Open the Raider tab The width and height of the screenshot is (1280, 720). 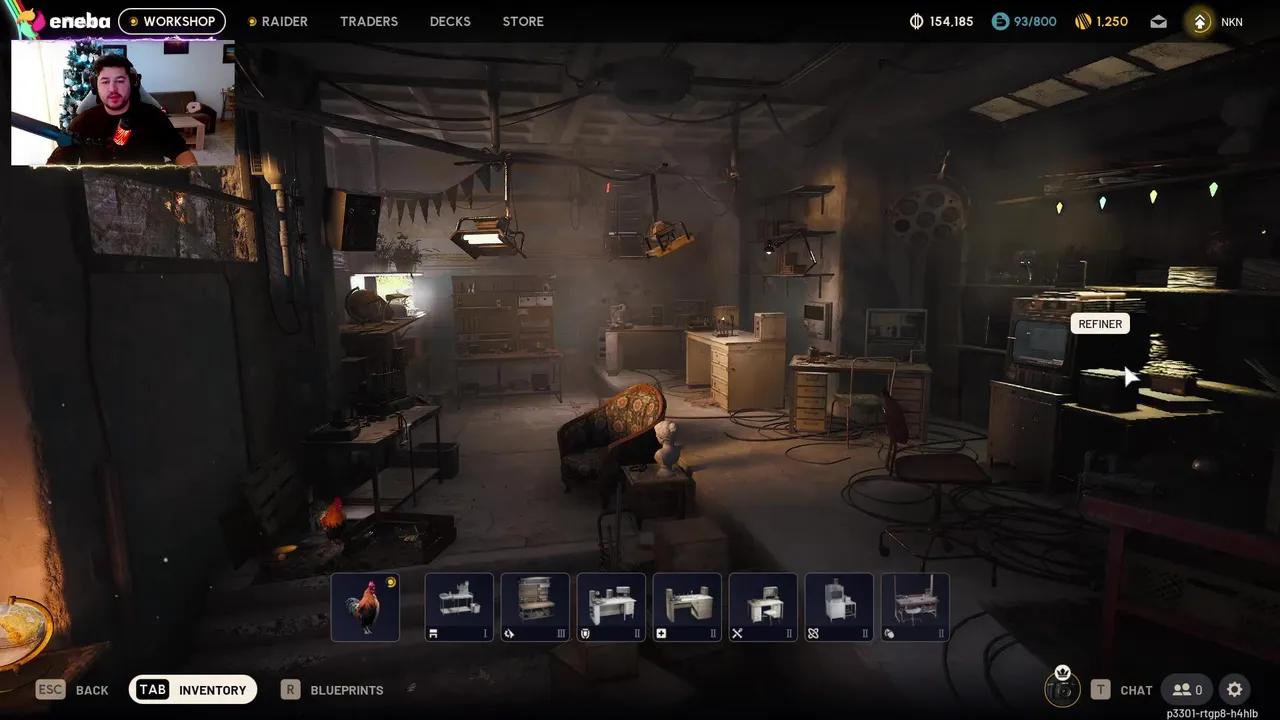[277, 21]
